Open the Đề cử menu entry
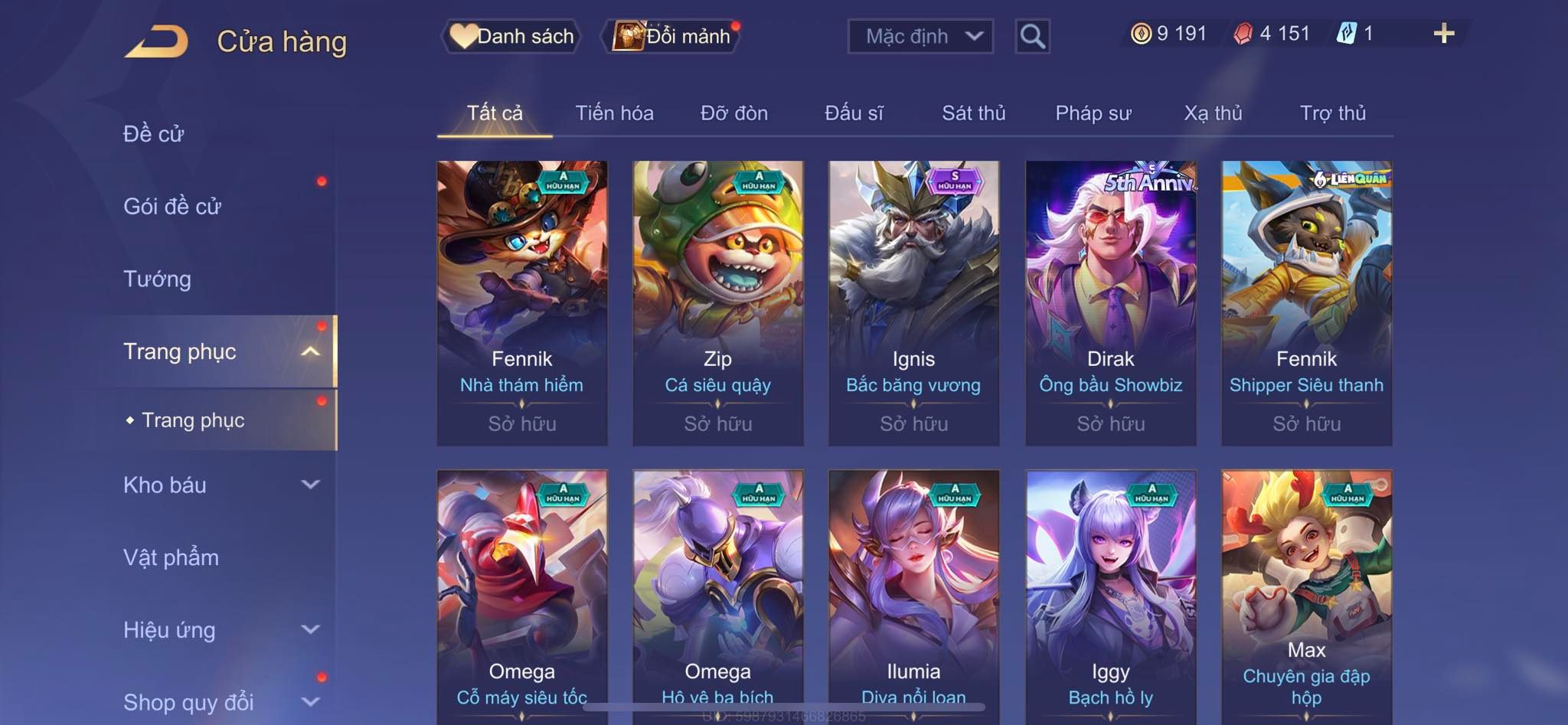The width and height of the screenshot is (1568, 725). pyautogui.click(x=154, y=134)
